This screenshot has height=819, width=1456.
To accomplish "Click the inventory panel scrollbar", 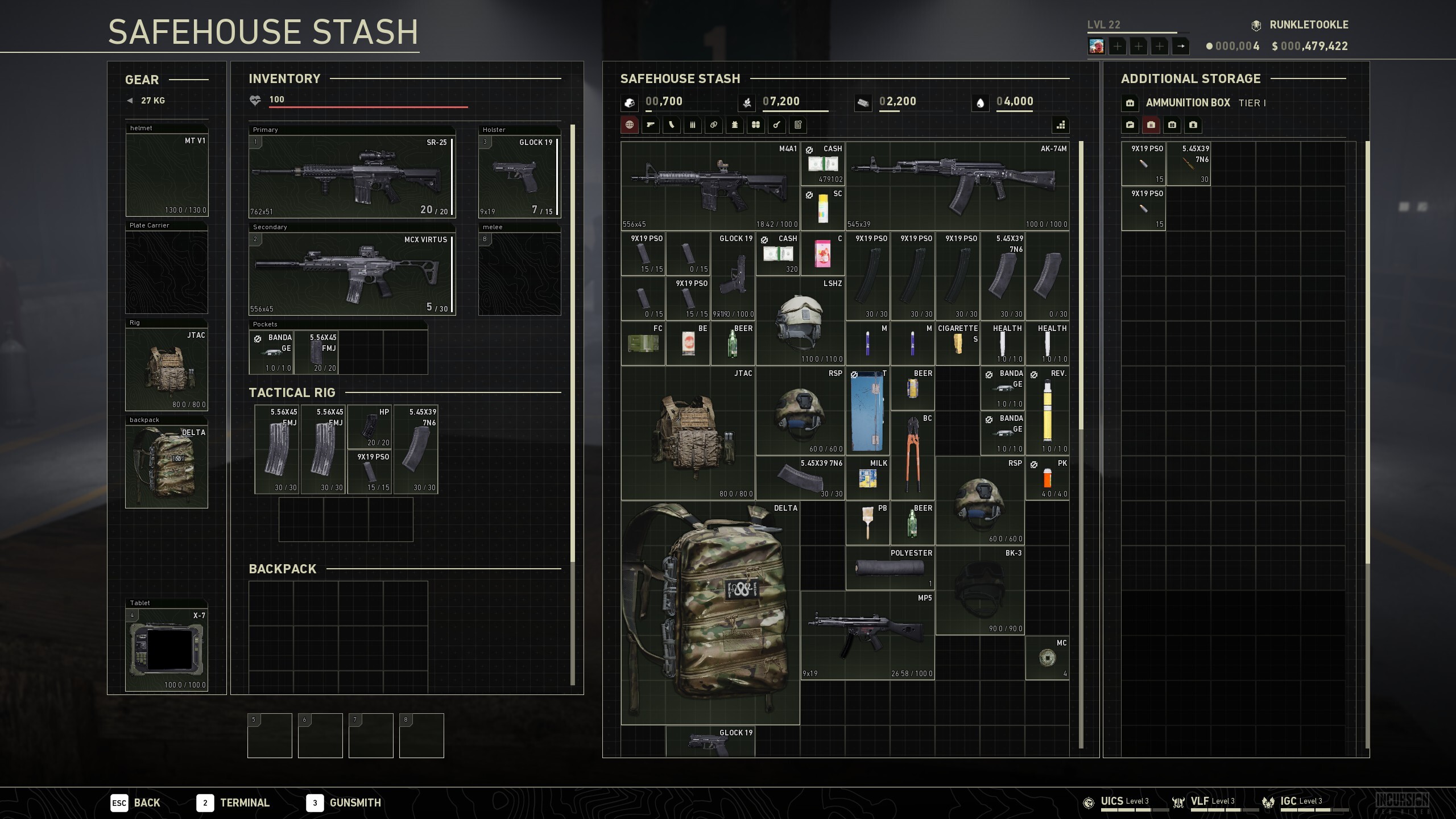I will tap(572, 341).
